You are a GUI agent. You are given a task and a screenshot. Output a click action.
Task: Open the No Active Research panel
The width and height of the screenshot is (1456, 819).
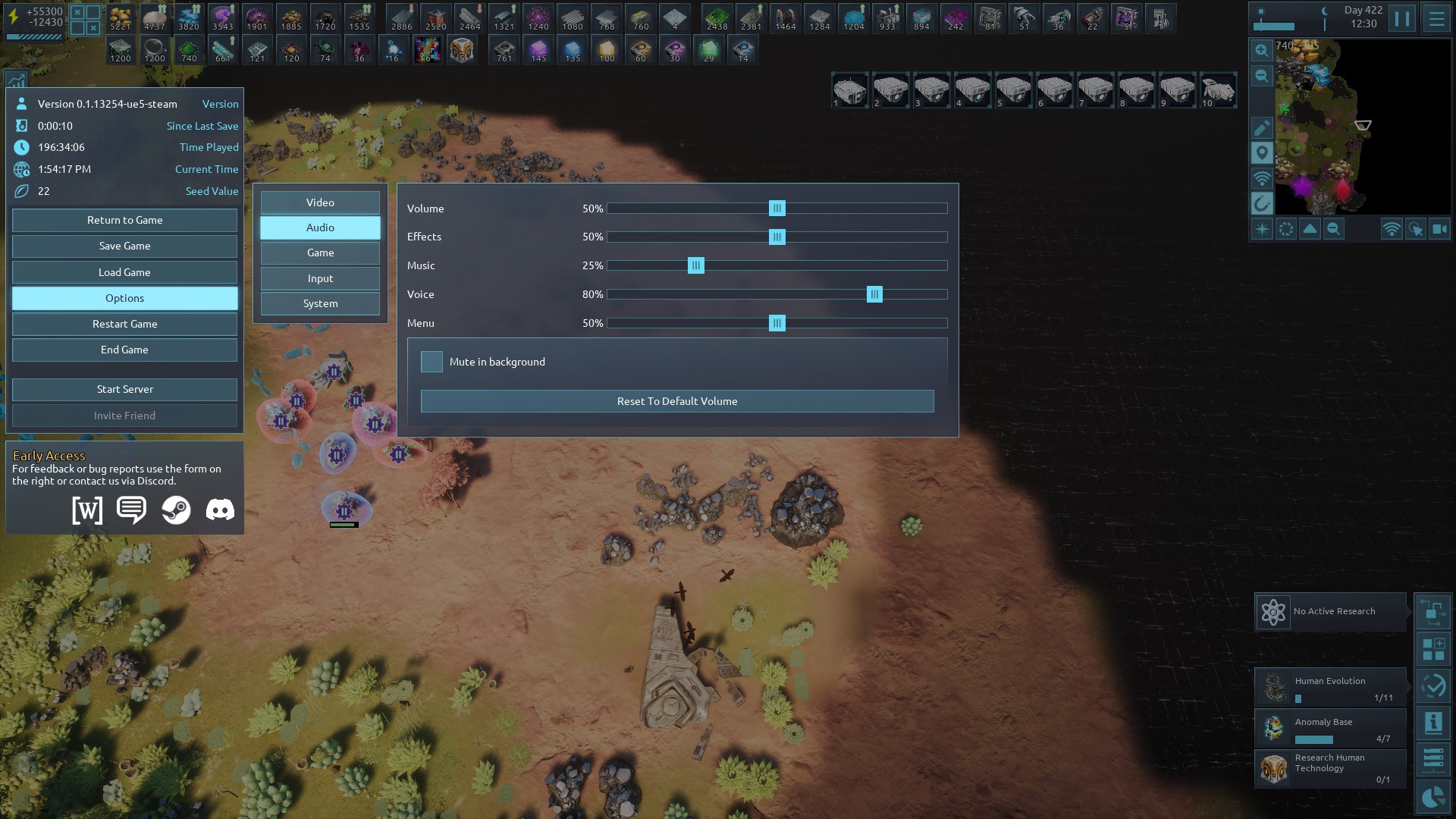1330,611
